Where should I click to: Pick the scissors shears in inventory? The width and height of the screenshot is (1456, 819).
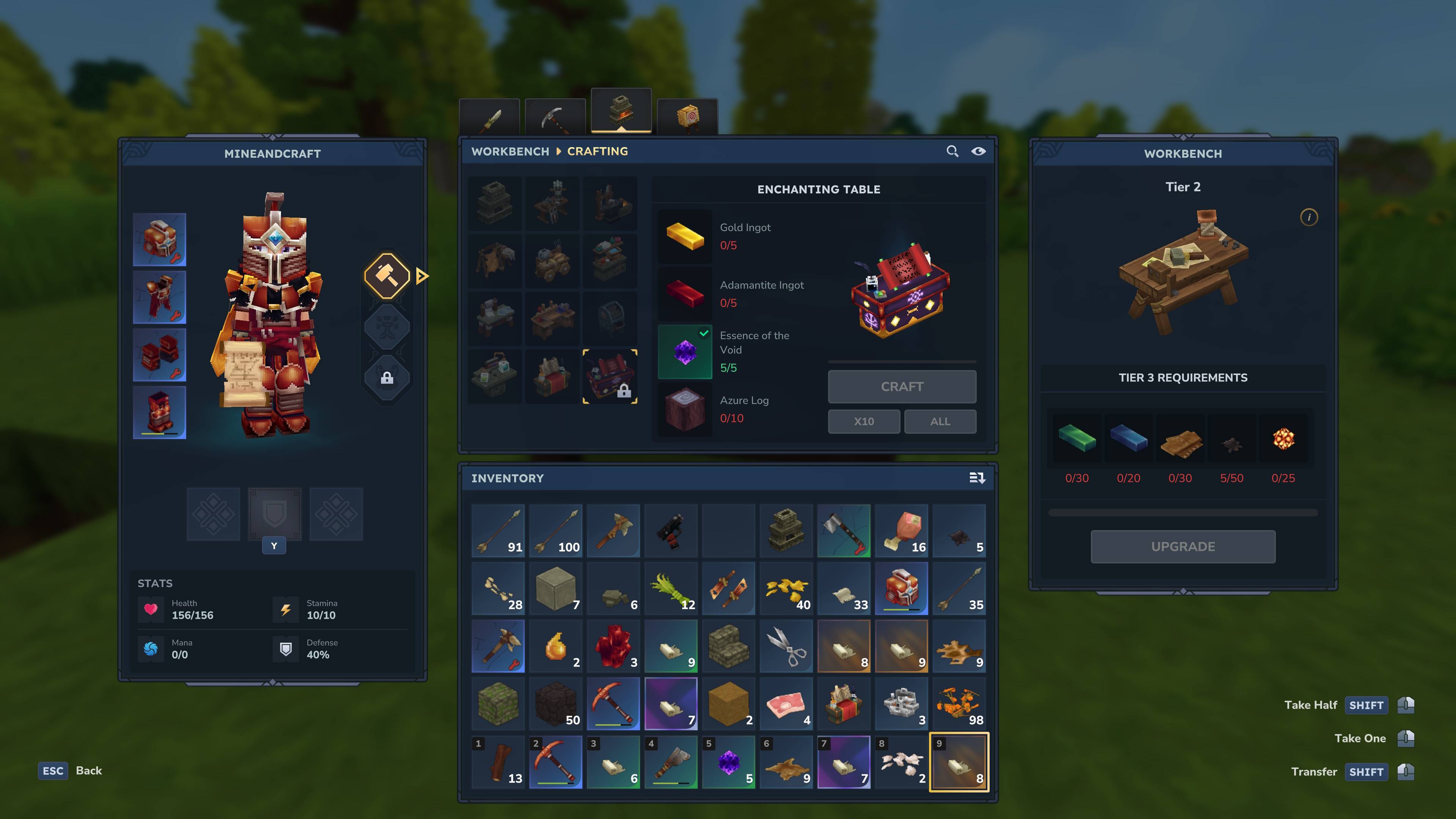click(x=786, y=646)
